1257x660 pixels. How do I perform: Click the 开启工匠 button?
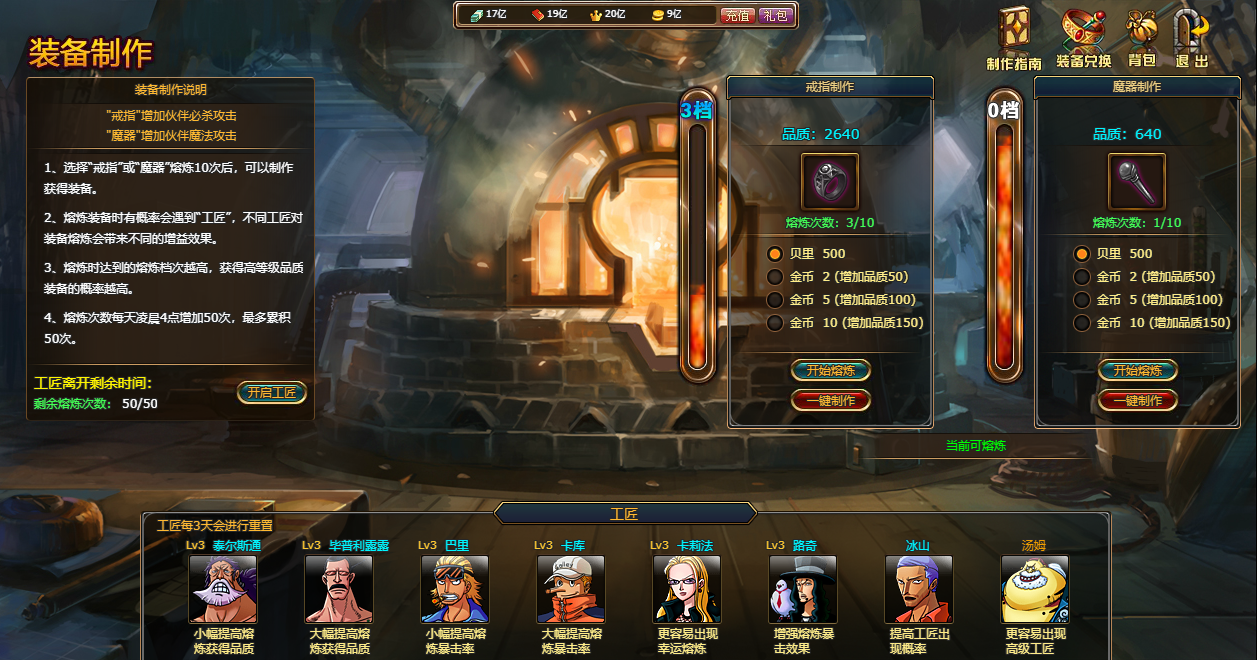(x=272, y=392)
